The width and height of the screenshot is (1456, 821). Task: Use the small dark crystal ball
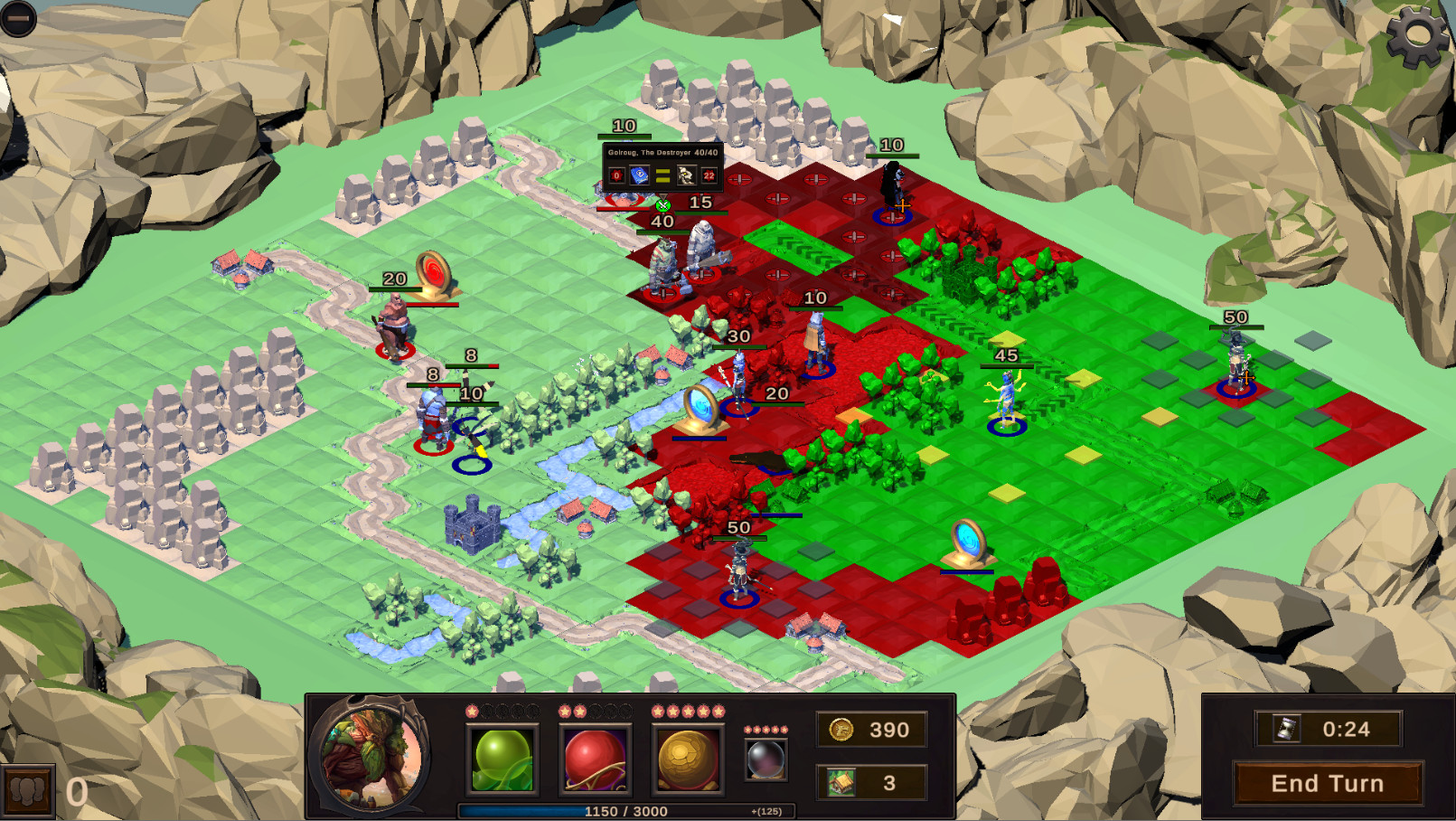[766, 759]
